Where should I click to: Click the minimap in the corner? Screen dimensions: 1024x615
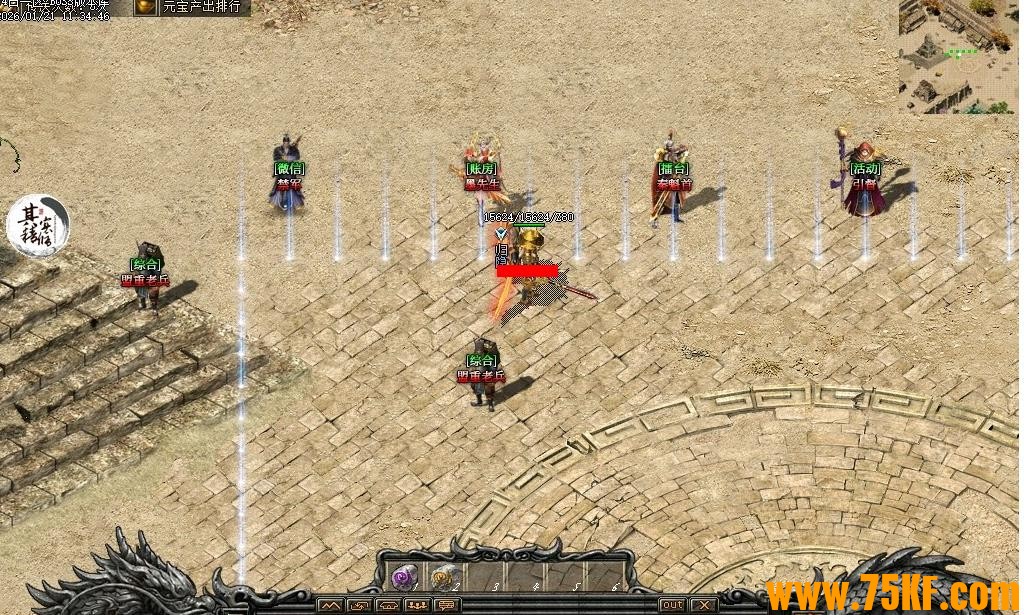[x=957, y=56]
